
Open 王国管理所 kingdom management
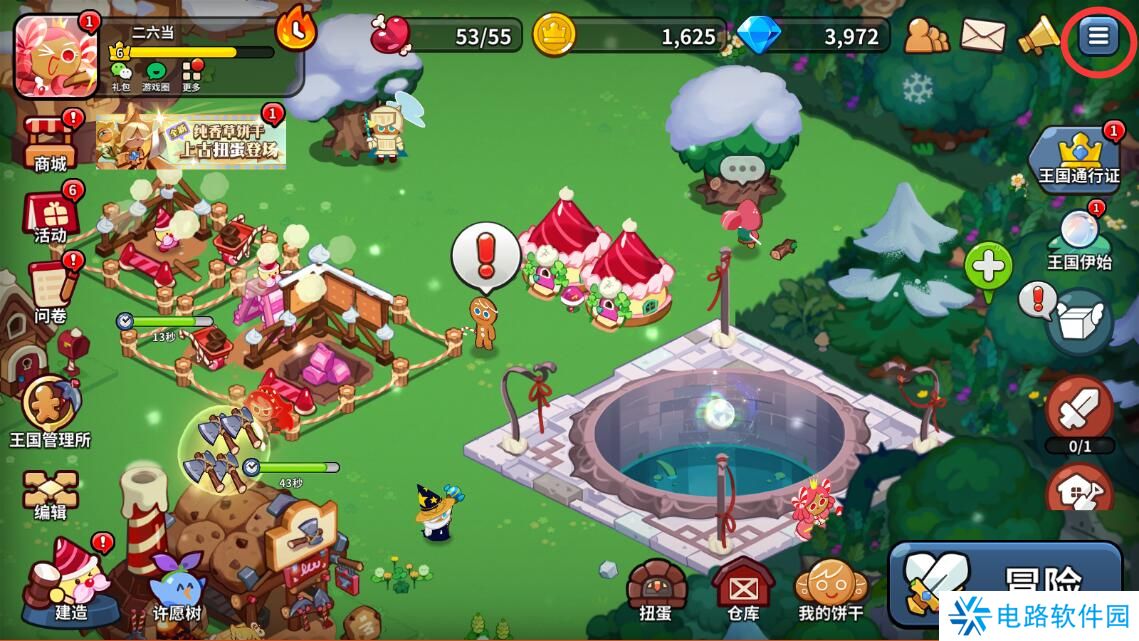click(x=50, y=410)
